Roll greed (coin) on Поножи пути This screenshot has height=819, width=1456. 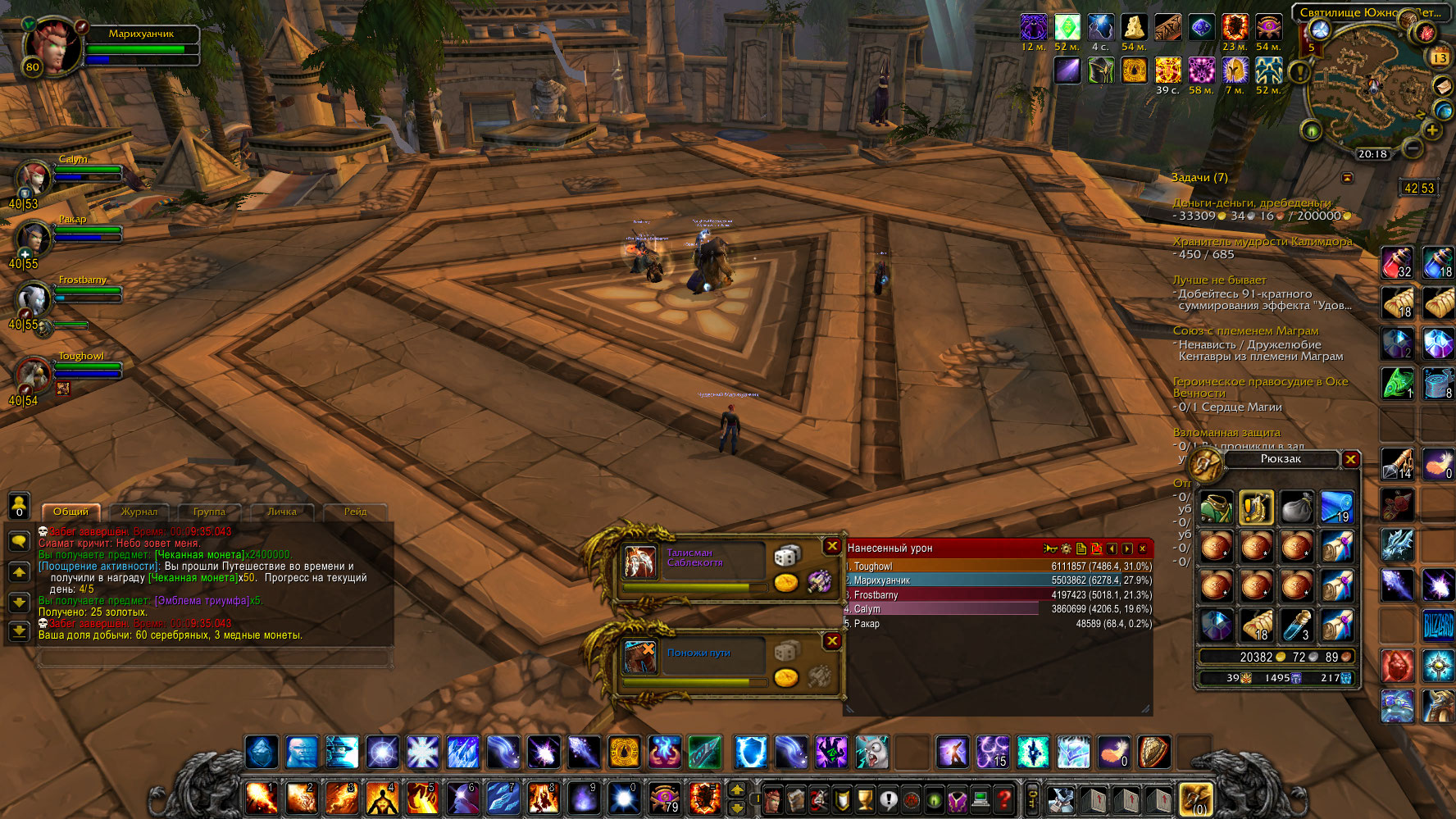click(x=786, y=678)
